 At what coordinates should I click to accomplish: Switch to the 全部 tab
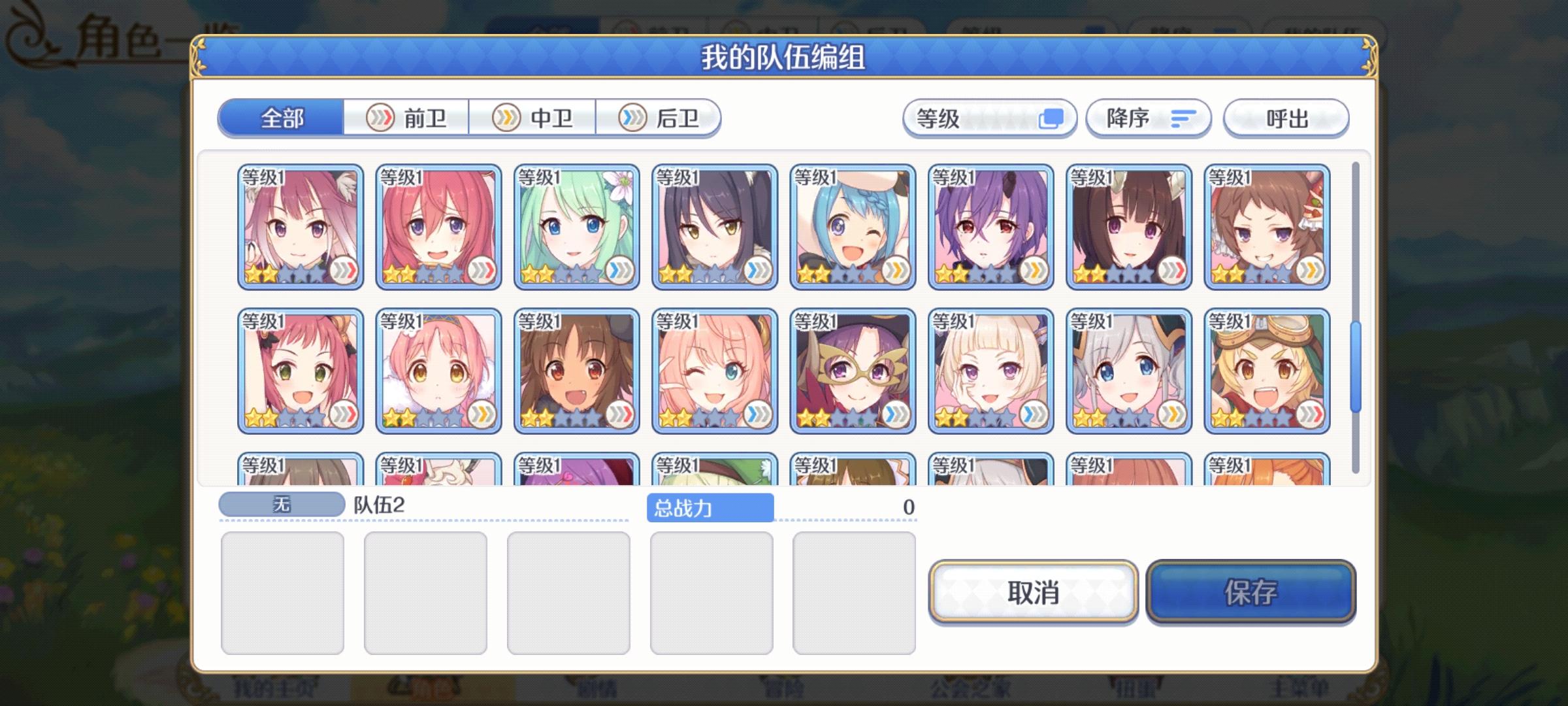tap(282, 118)
